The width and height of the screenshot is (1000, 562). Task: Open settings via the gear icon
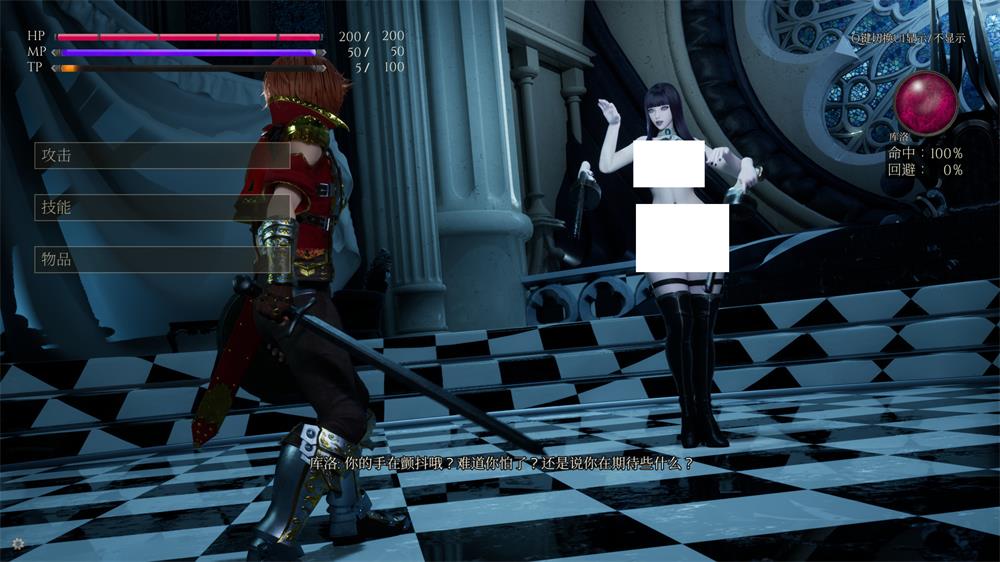pos(18,542)
